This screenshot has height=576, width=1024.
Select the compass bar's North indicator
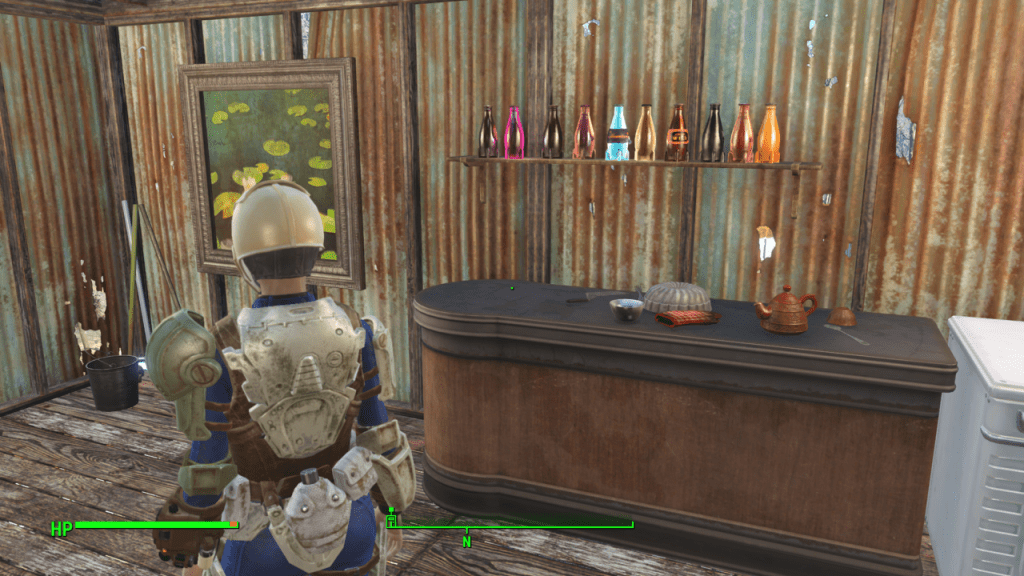[466, 541]
